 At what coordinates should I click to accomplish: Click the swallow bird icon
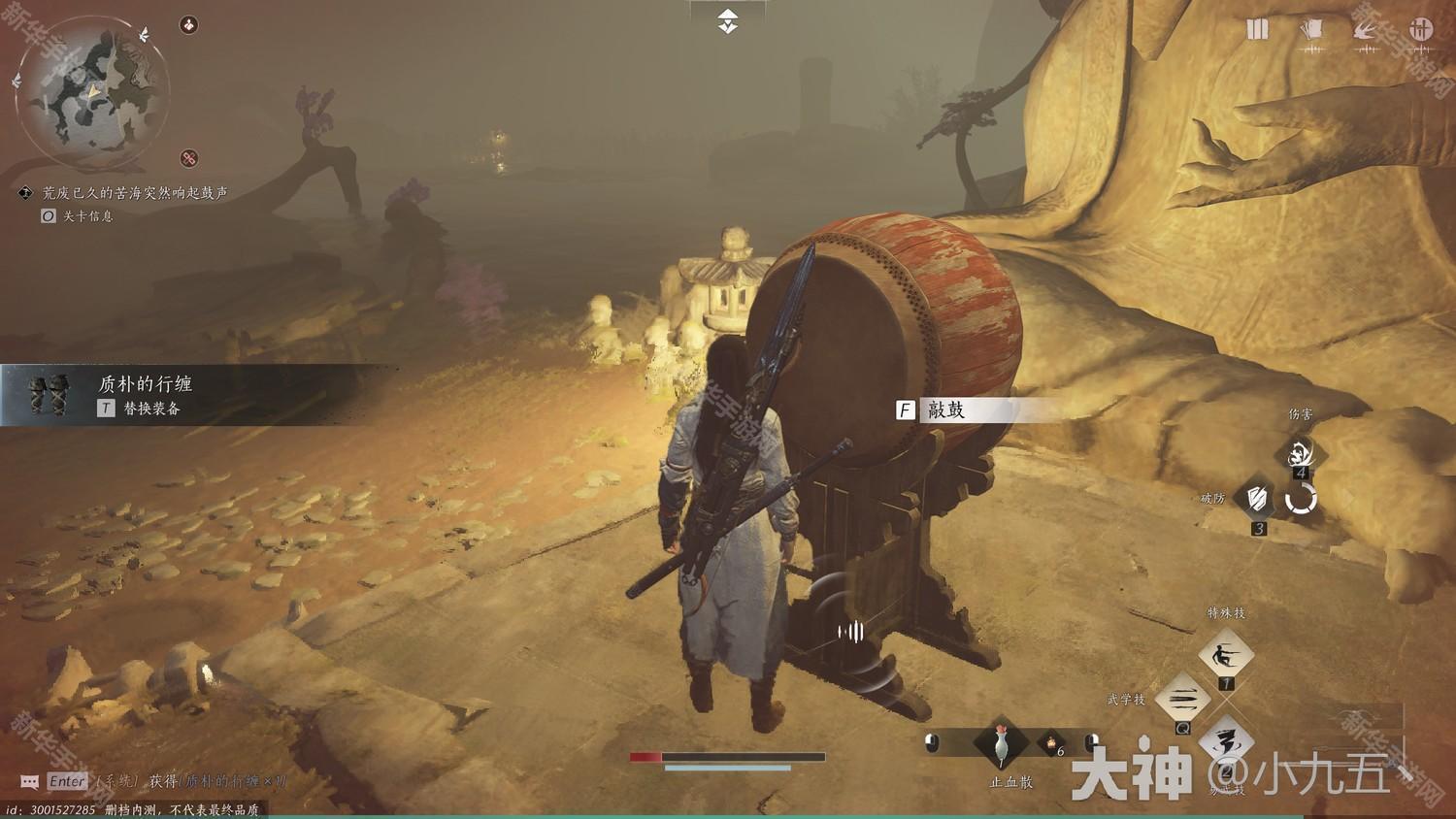(1367, 30)
